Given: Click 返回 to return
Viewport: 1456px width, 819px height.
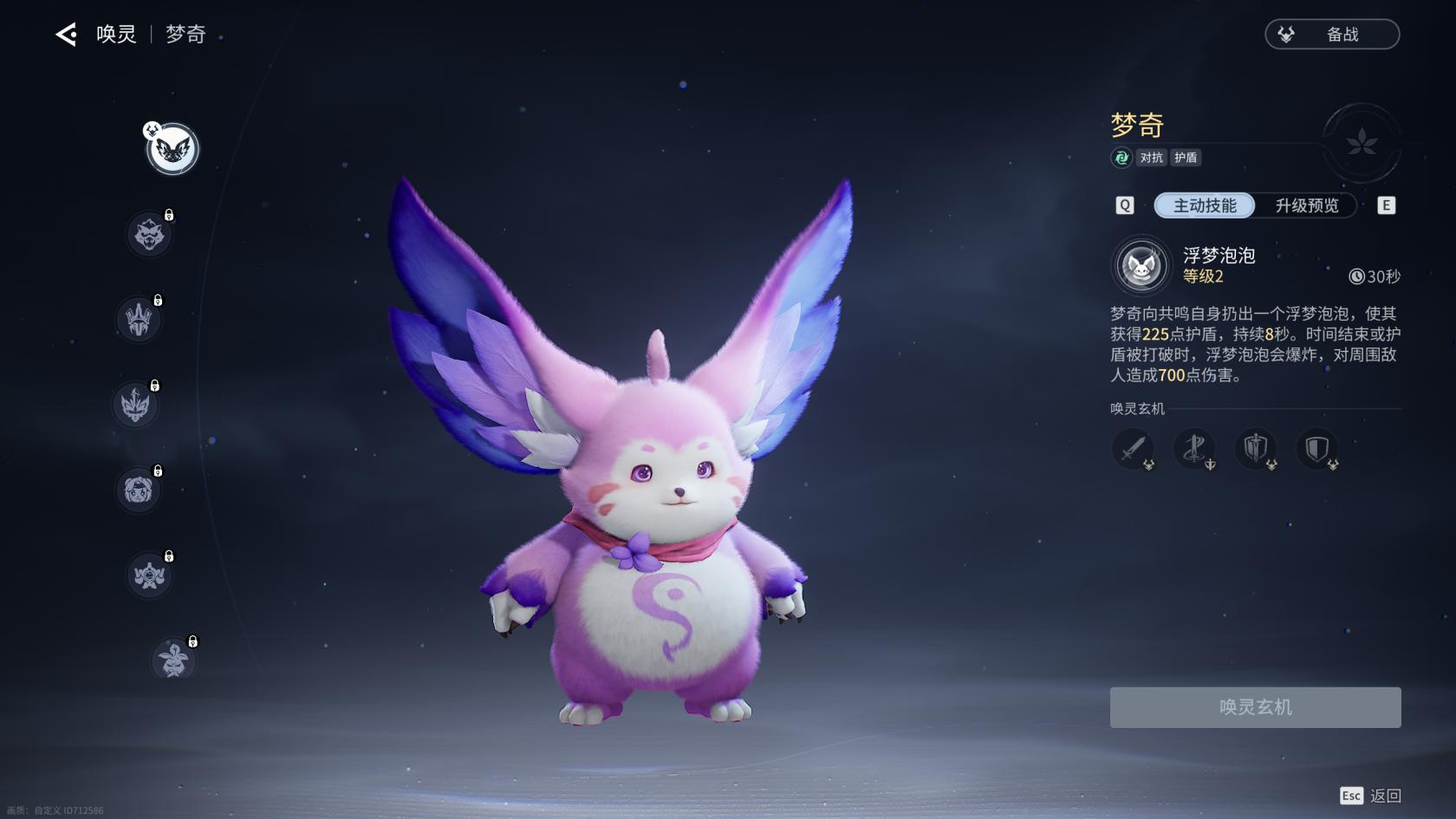Looking at the screenshot, I should click(x=1384, y=796).
